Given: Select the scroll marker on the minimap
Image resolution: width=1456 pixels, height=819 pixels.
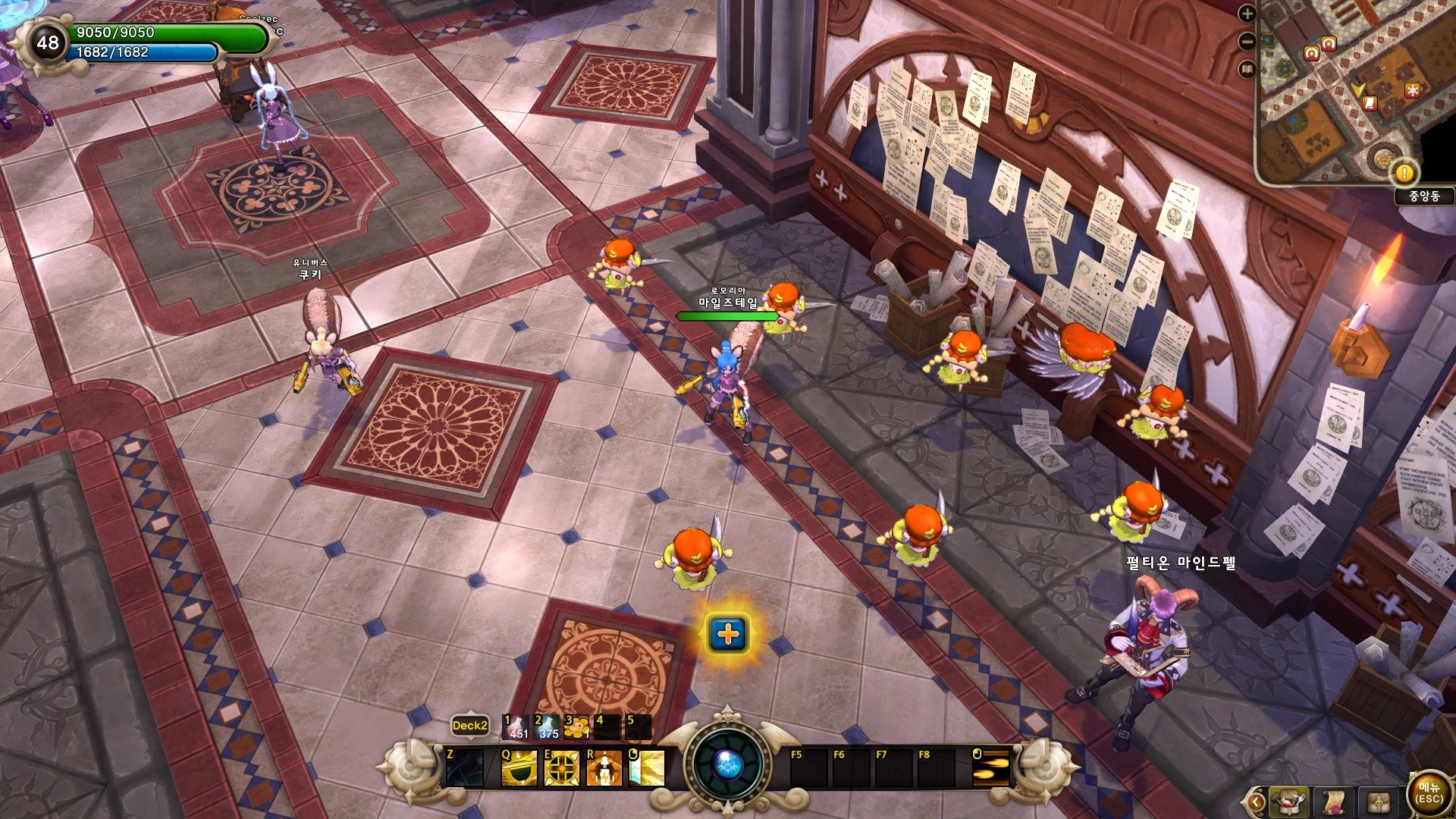Looking at the screenshot, I should [x=1370, y=102].
